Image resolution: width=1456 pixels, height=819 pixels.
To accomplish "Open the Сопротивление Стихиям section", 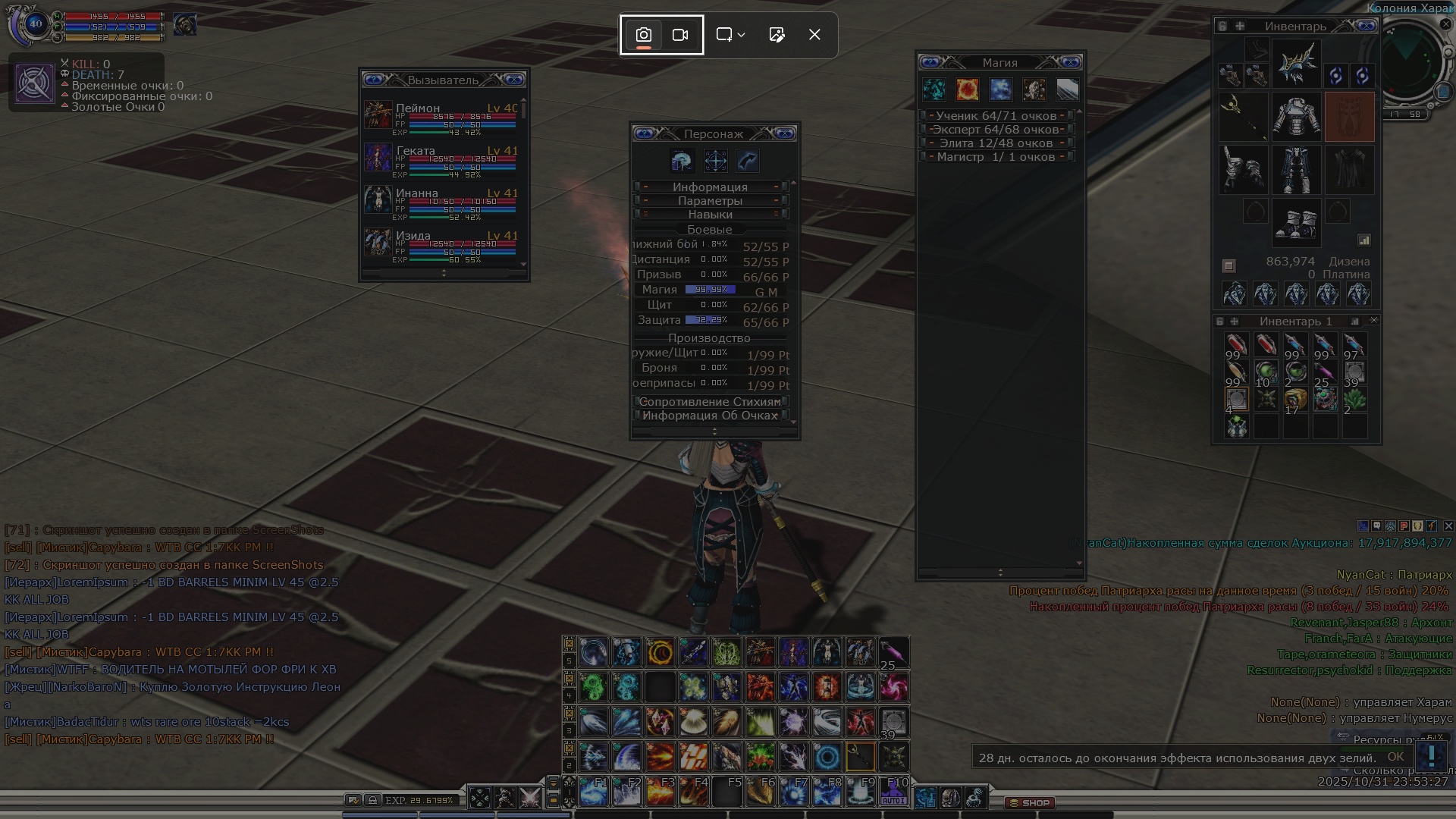I will click(x=711, y=402).
